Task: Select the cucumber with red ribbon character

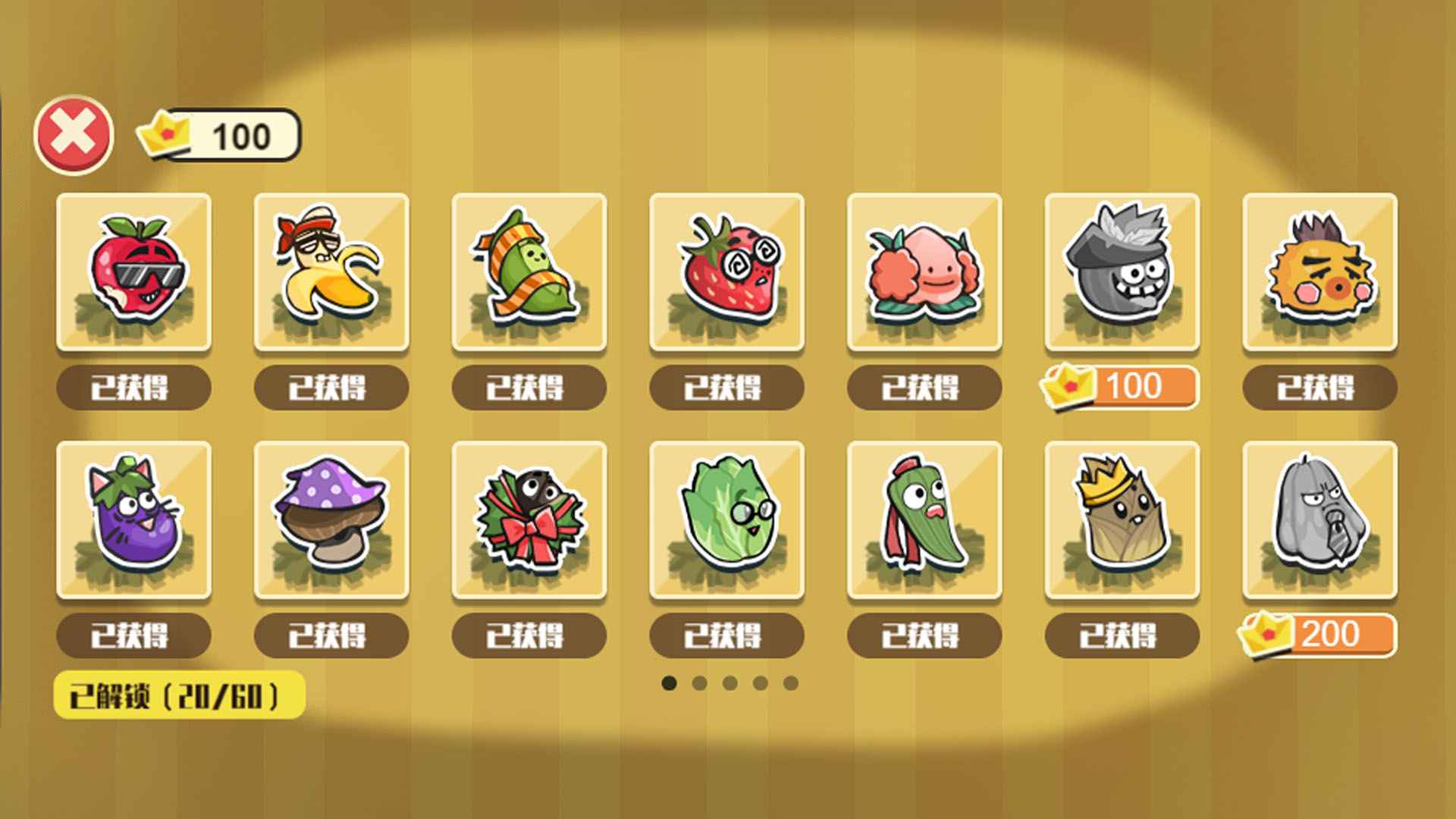Action: coord(925,520)
